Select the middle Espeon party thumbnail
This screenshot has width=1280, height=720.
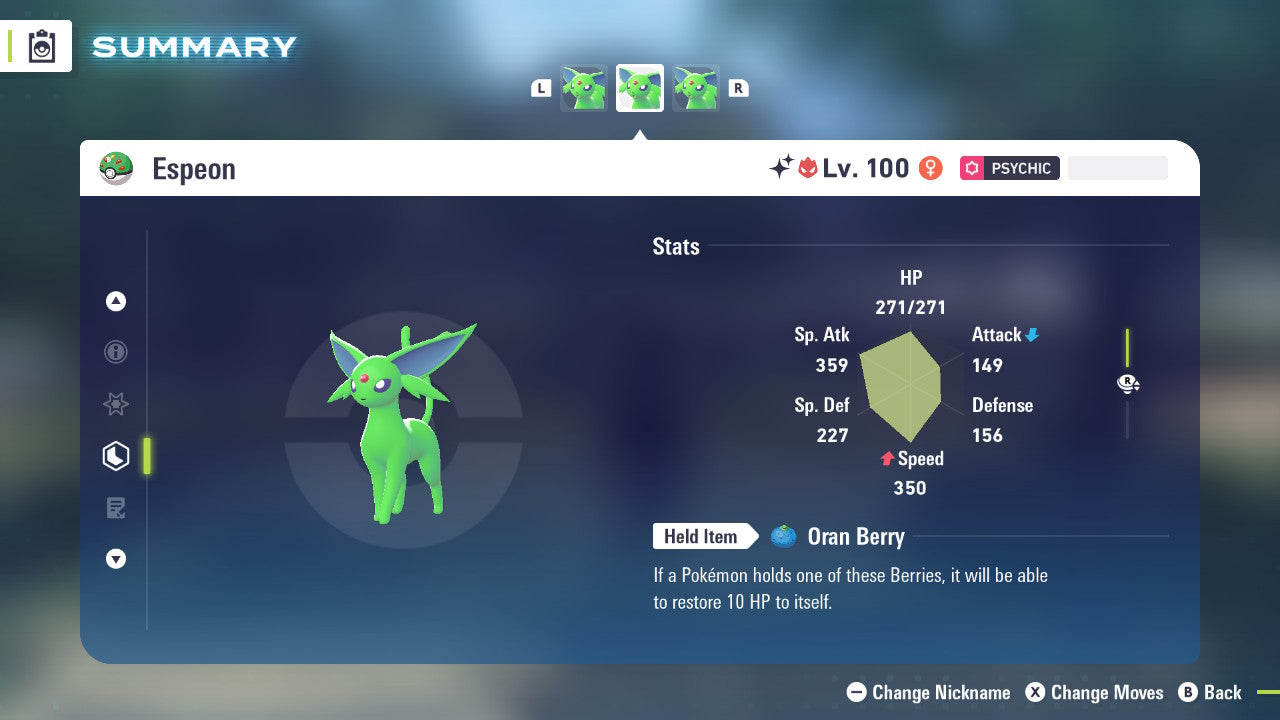639,87
